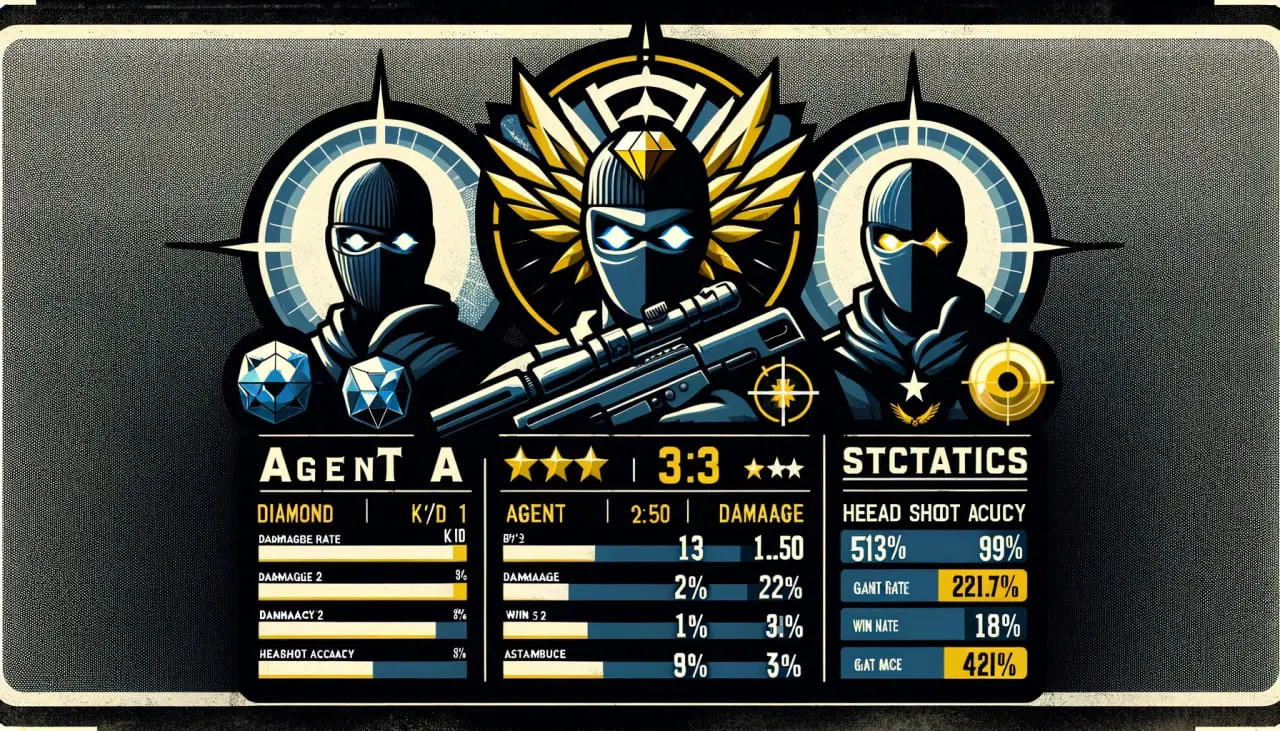
Task: Open the STCTATICS section header
Action: click(933, 462)
